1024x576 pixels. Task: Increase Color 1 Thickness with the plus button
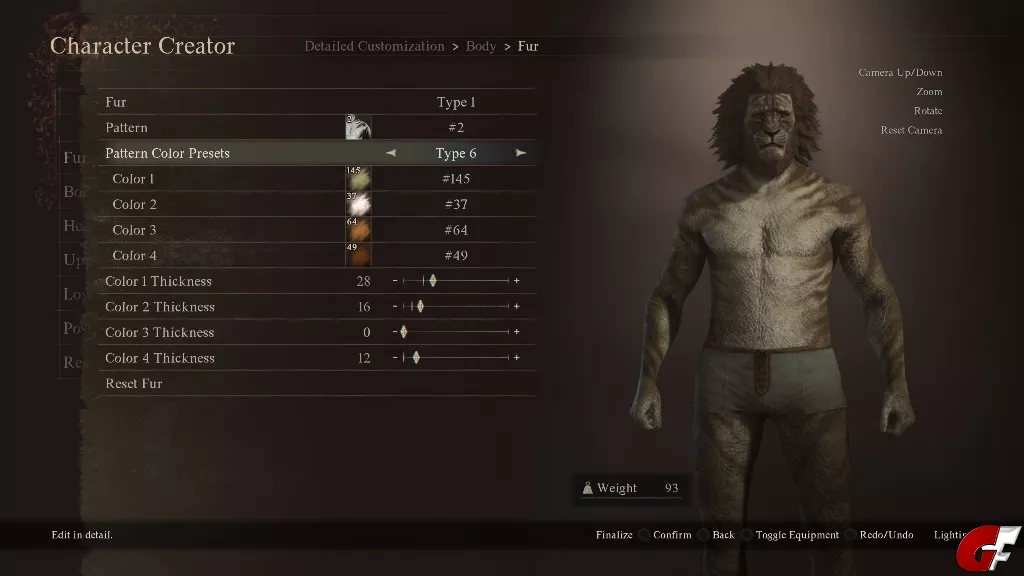tap(517, 281)
